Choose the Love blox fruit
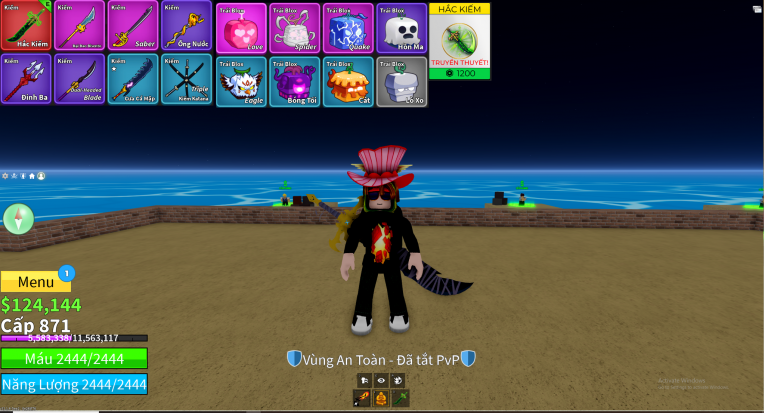 tap(241, 27)
